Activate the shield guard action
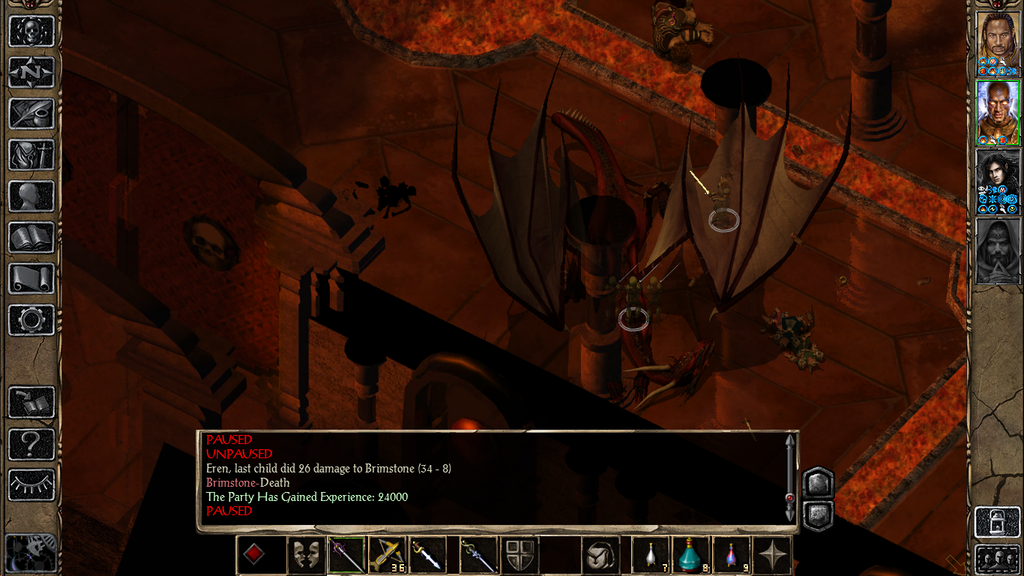This screenshot has width=1024, height=576. click(x=519, y=555)
